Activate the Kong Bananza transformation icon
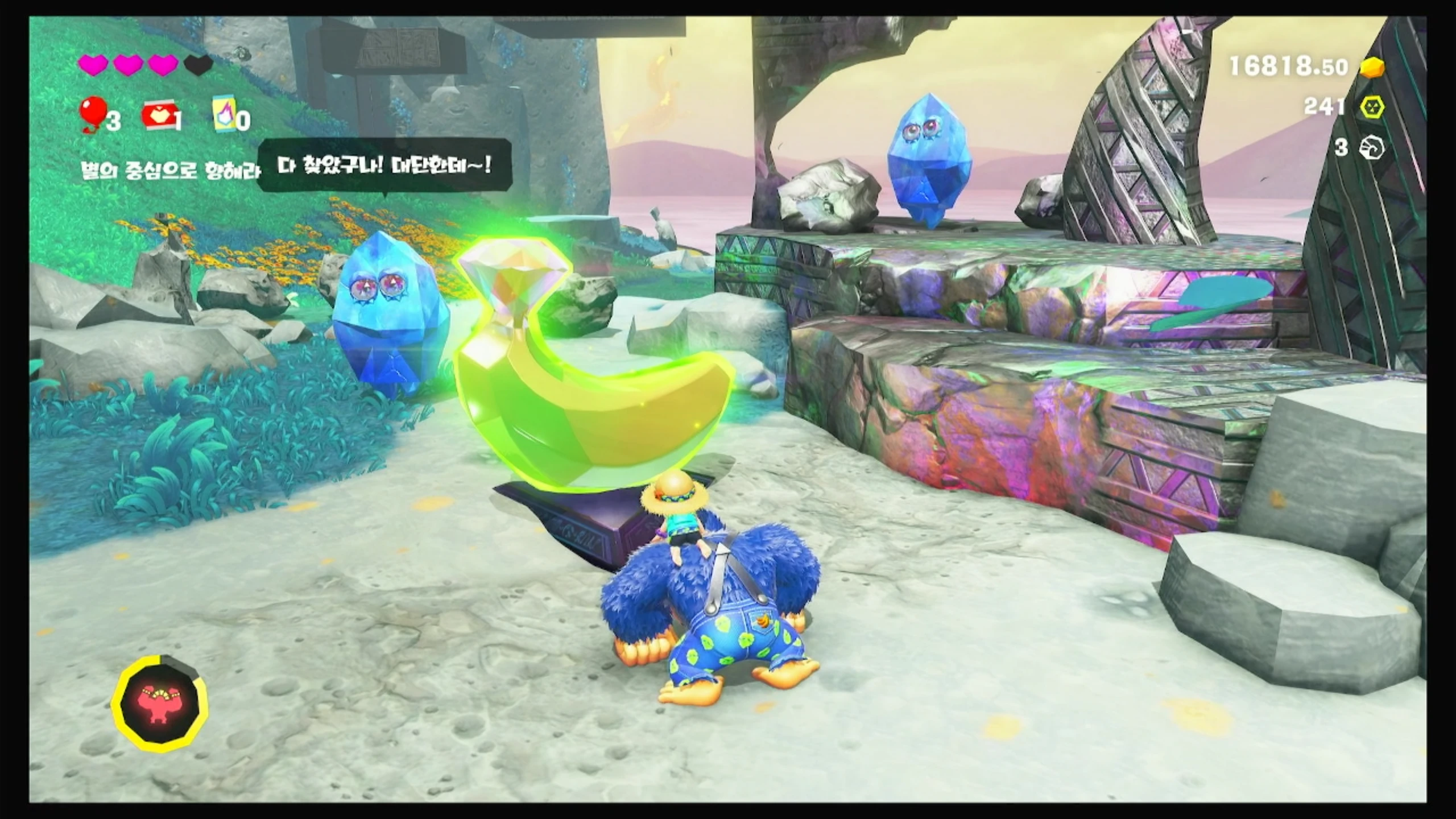Image resolution: width=1456 pixels, height=819 pixels. pyautogui.click(x=160, y=702)
